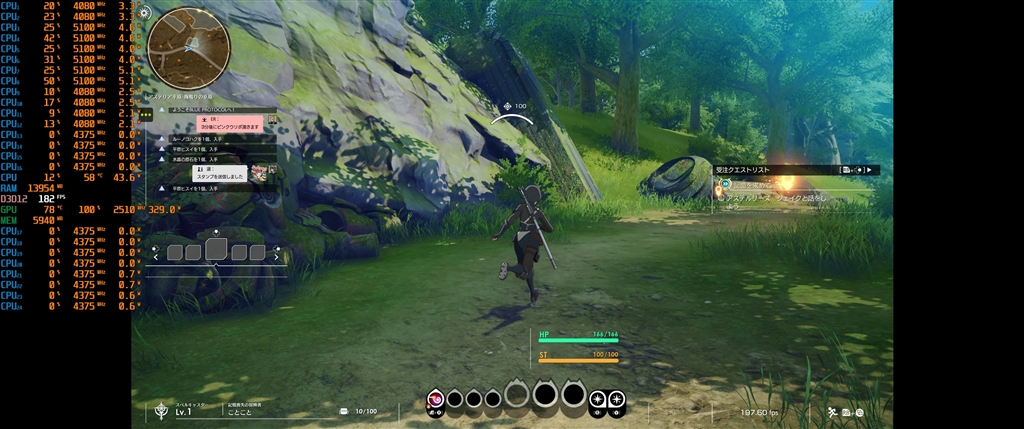Toggle the running figure icon

pyautogui.click(x=831, y=411)
